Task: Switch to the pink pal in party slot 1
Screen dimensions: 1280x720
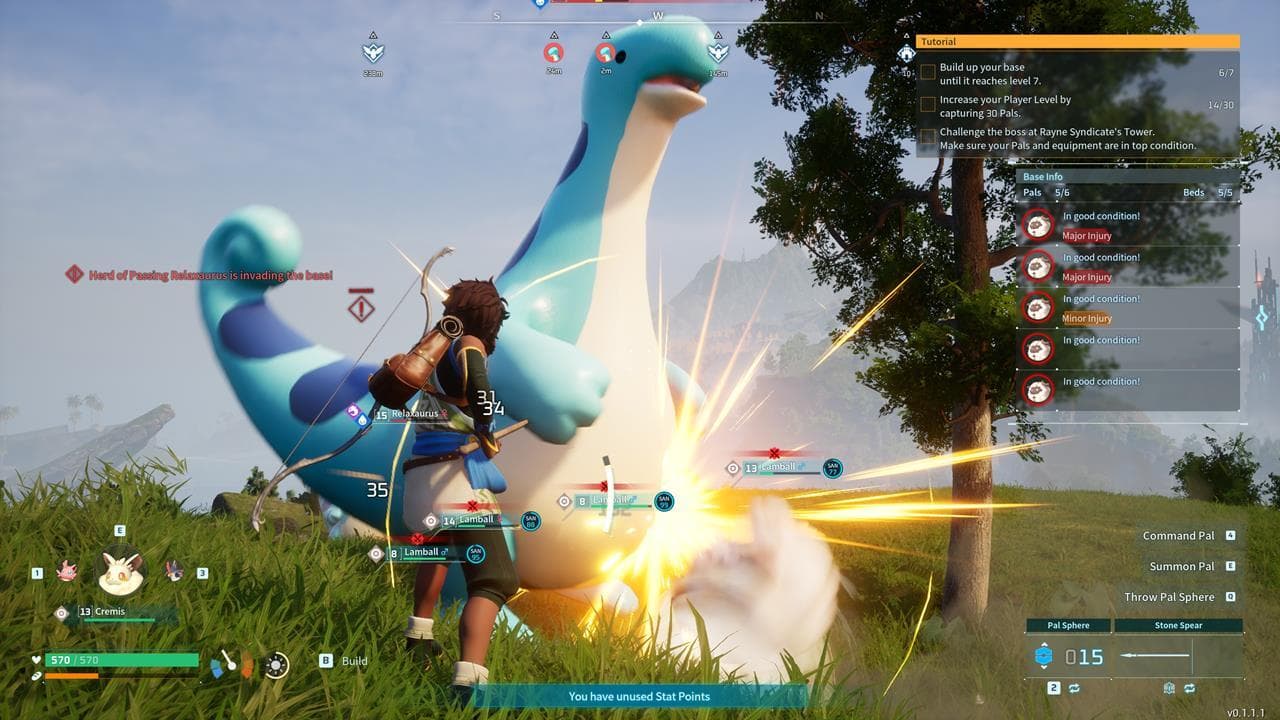Action: pos(67,572)
